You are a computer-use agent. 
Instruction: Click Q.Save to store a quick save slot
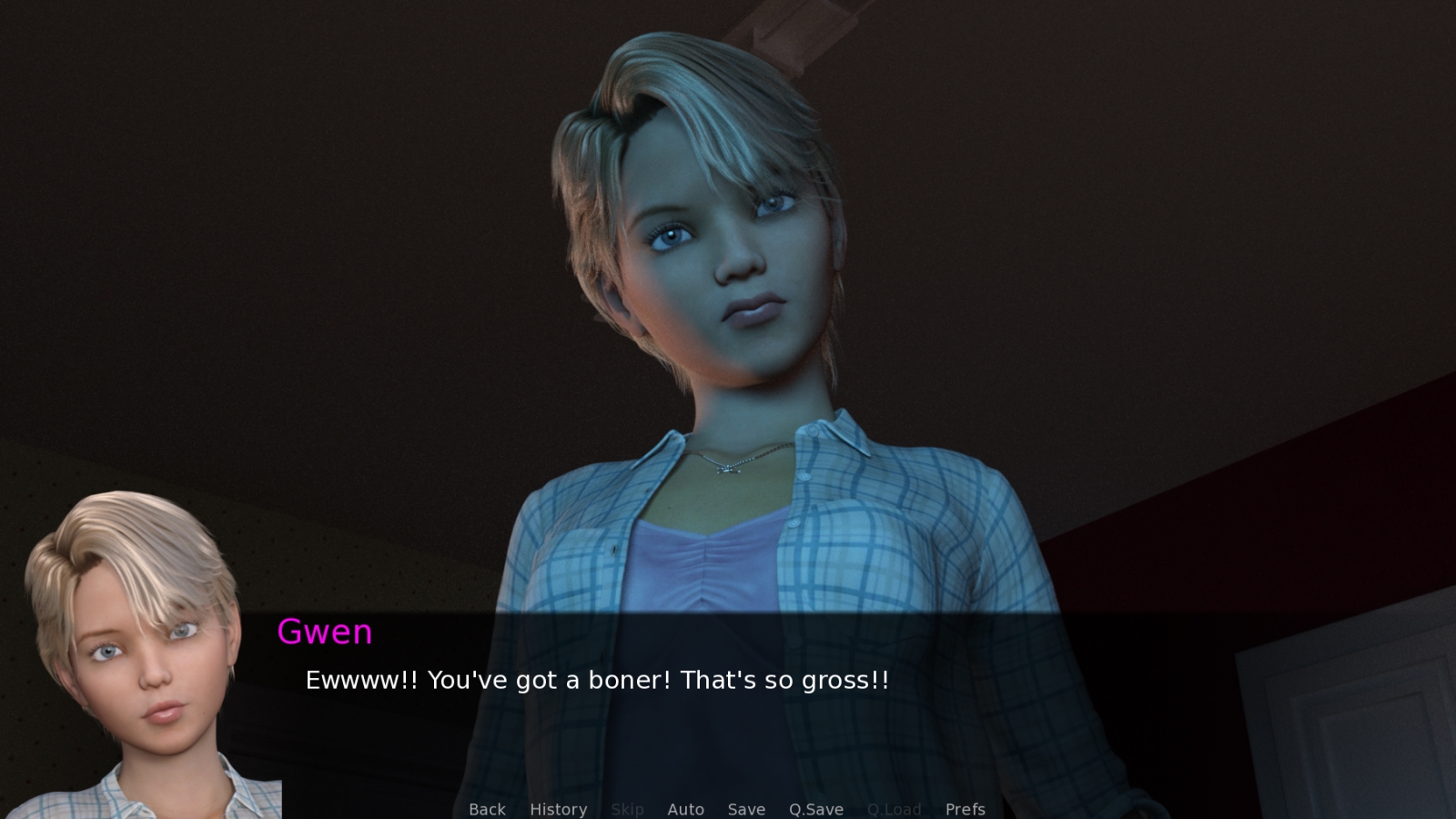click(x=815, y=809)
